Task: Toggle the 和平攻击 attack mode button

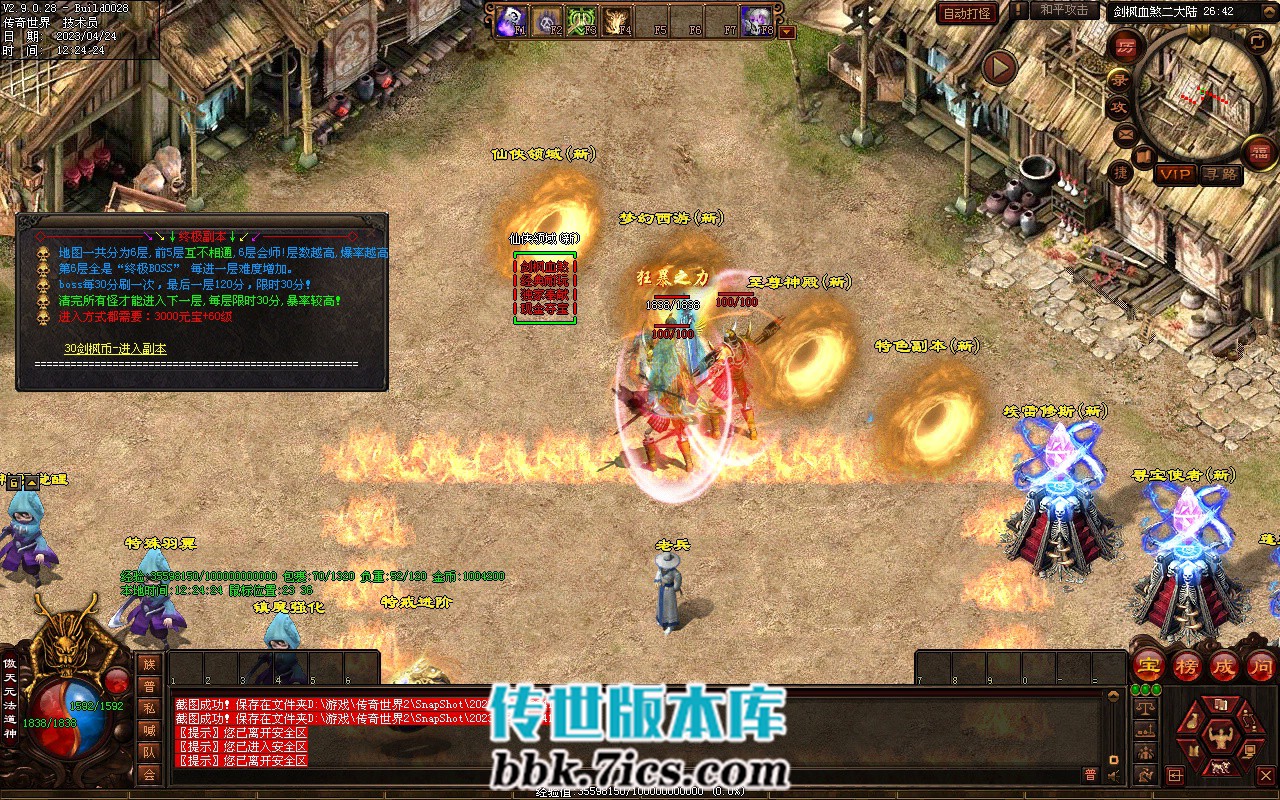Action: (x=1063, y=11)
